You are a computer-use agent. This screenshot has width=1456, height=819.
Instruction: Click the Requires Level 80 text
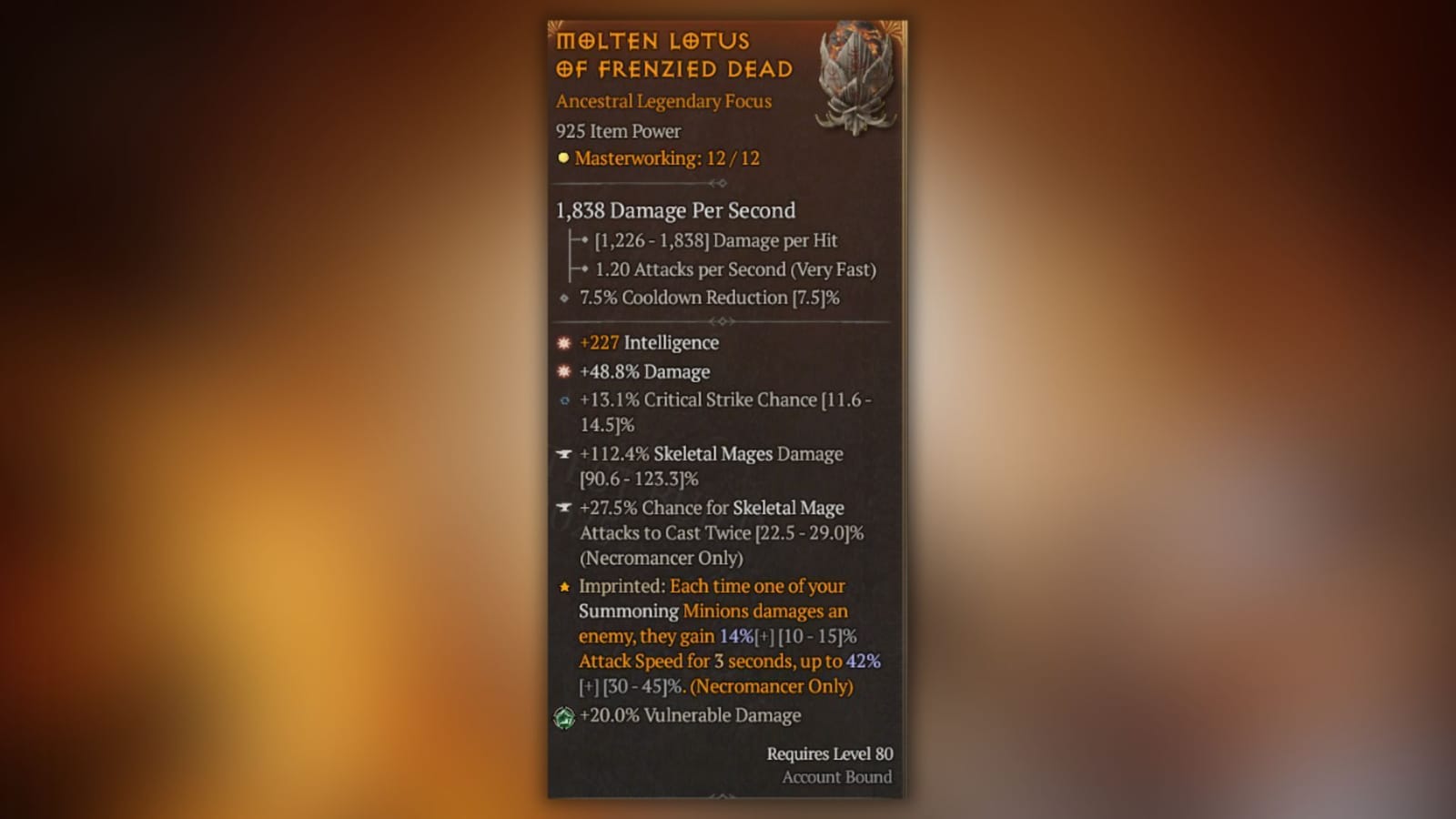tap(829, 753)
